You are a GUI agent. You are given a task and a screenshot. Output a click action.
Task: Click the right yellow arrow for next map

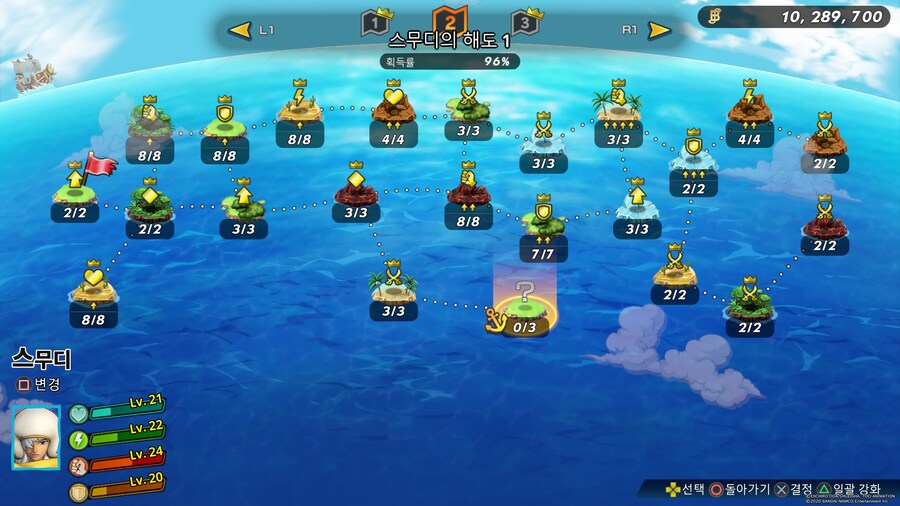coord(659,30)
